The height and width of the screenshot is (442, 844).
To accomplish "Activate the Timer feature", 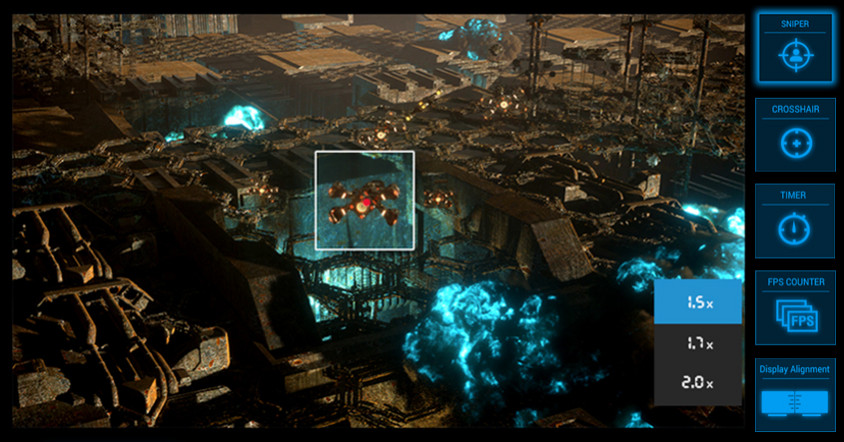I will point(795,221).
